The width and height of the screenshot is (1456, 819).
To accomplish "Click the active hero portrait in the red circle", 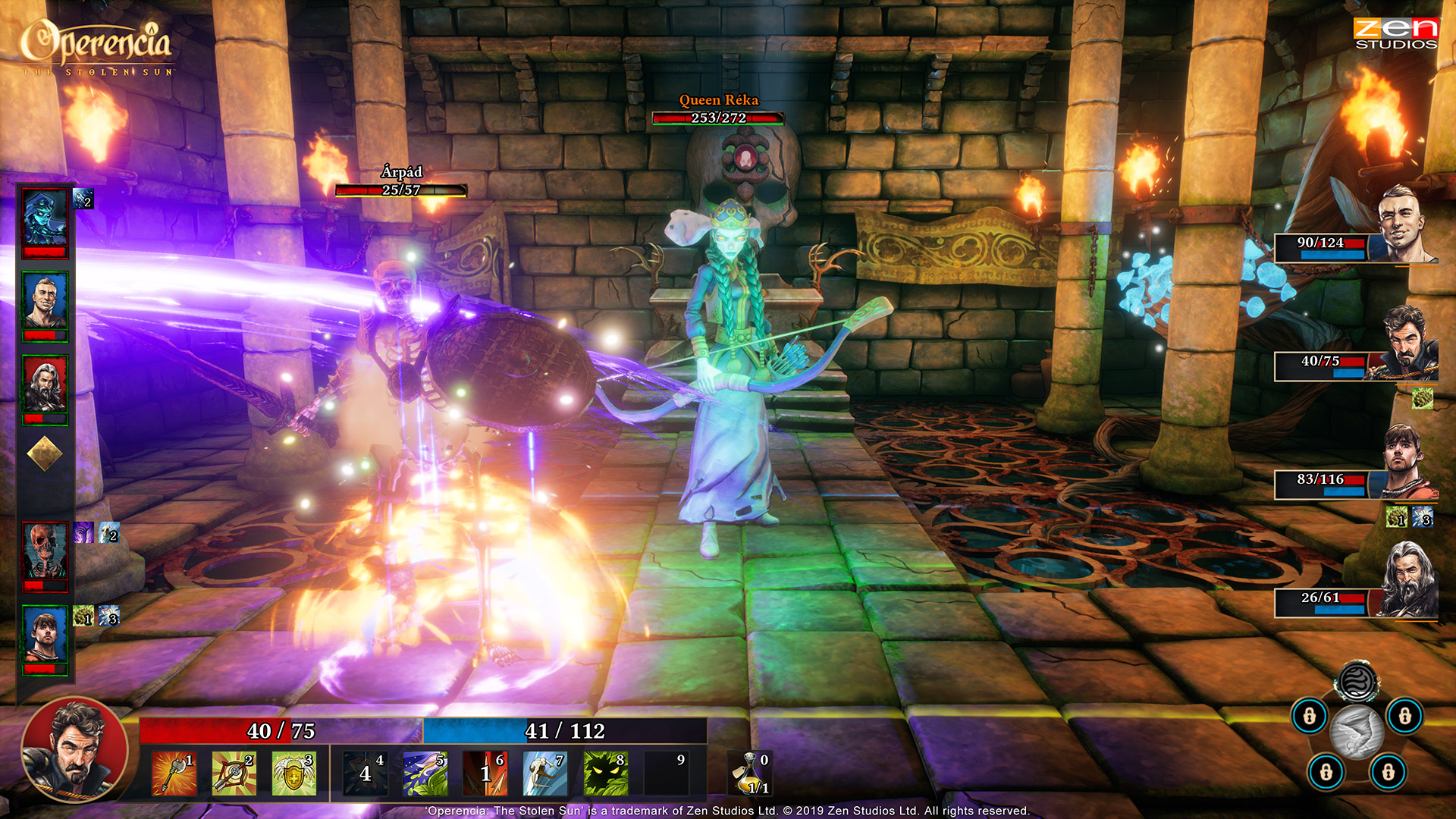I will tap(74, 749).
